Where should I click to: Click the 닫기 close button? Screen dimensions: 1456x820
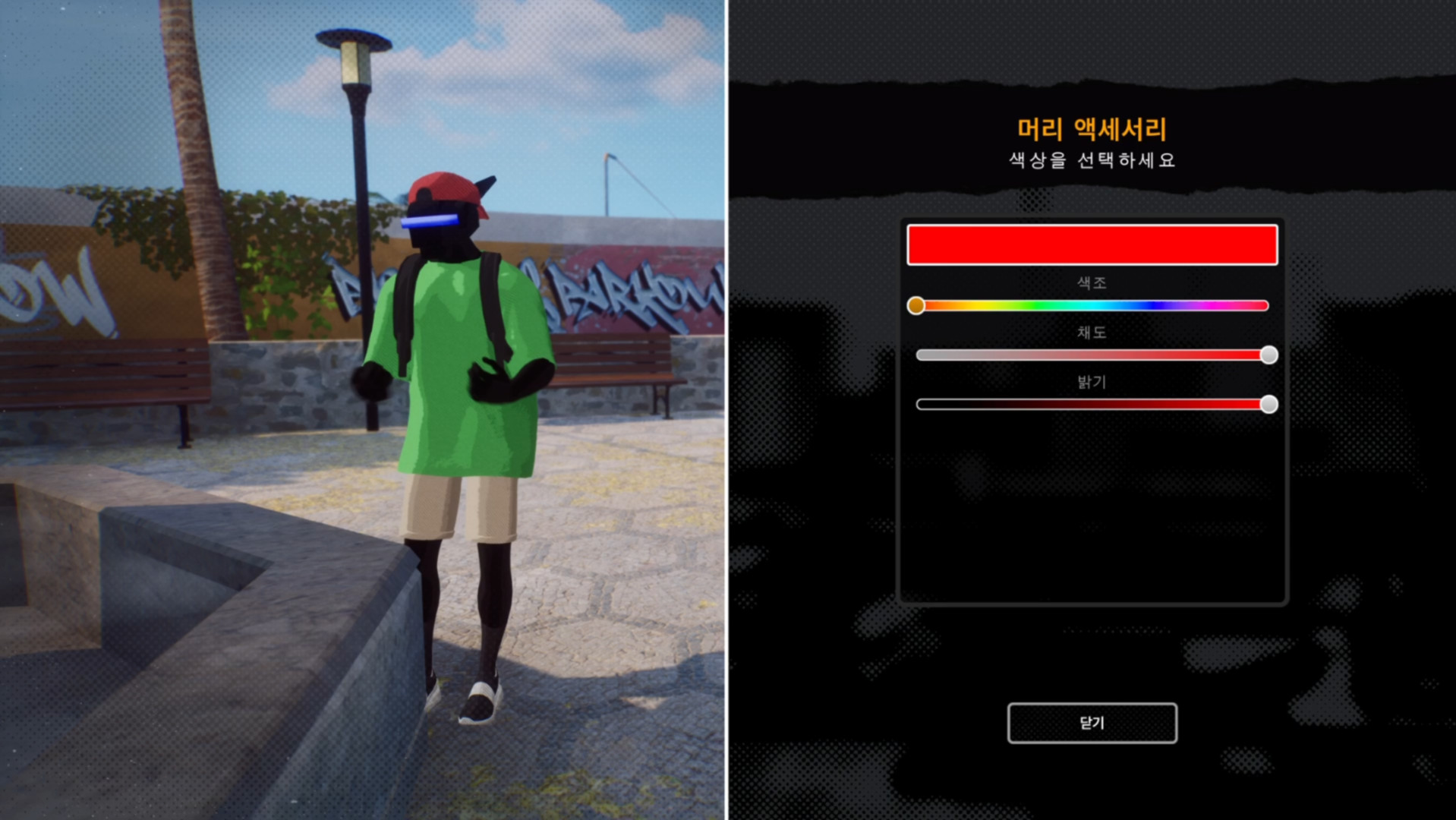click(1092, 723)
